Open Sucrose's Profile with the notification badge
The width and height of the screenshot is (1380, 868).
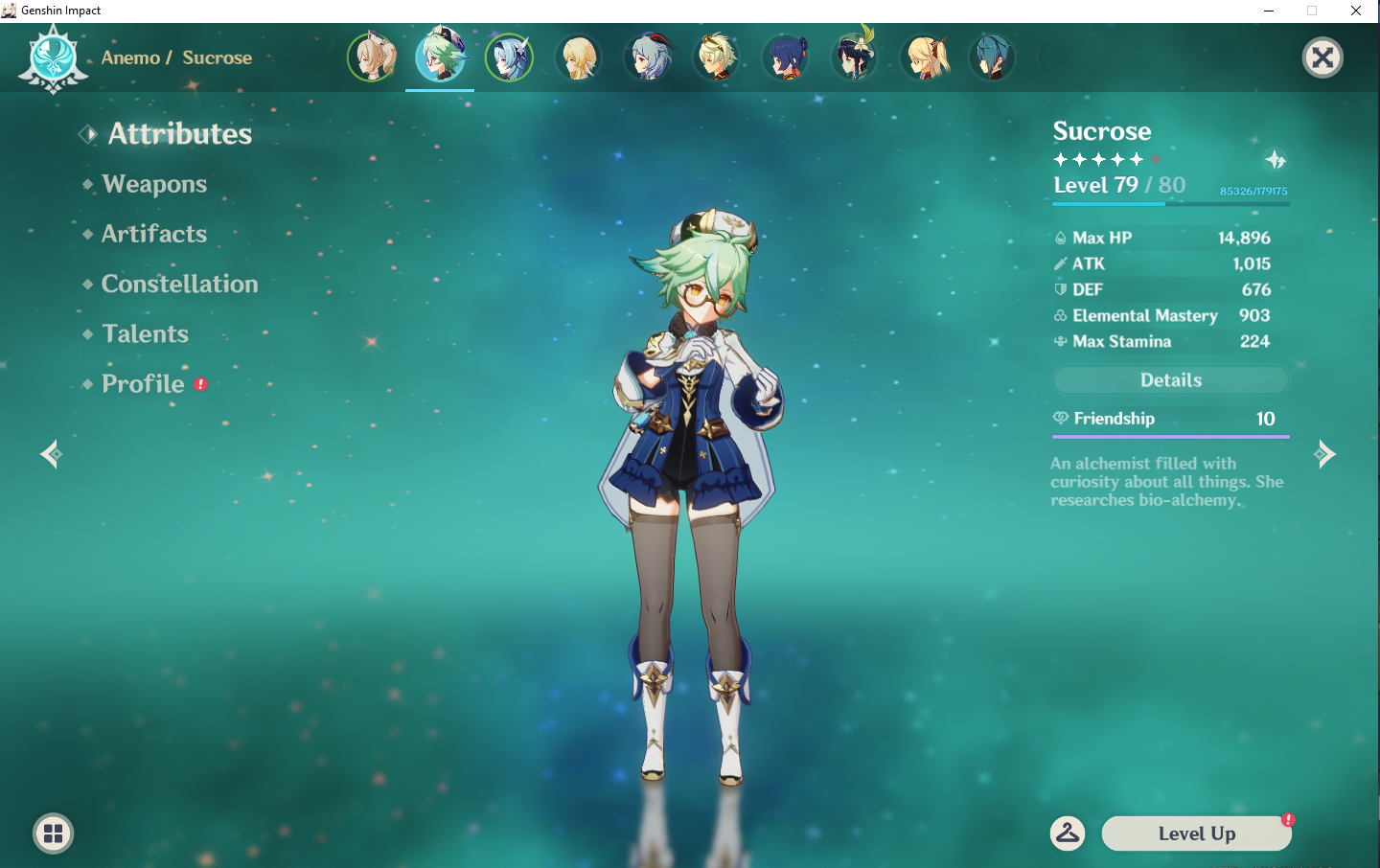tap(143, 383)
